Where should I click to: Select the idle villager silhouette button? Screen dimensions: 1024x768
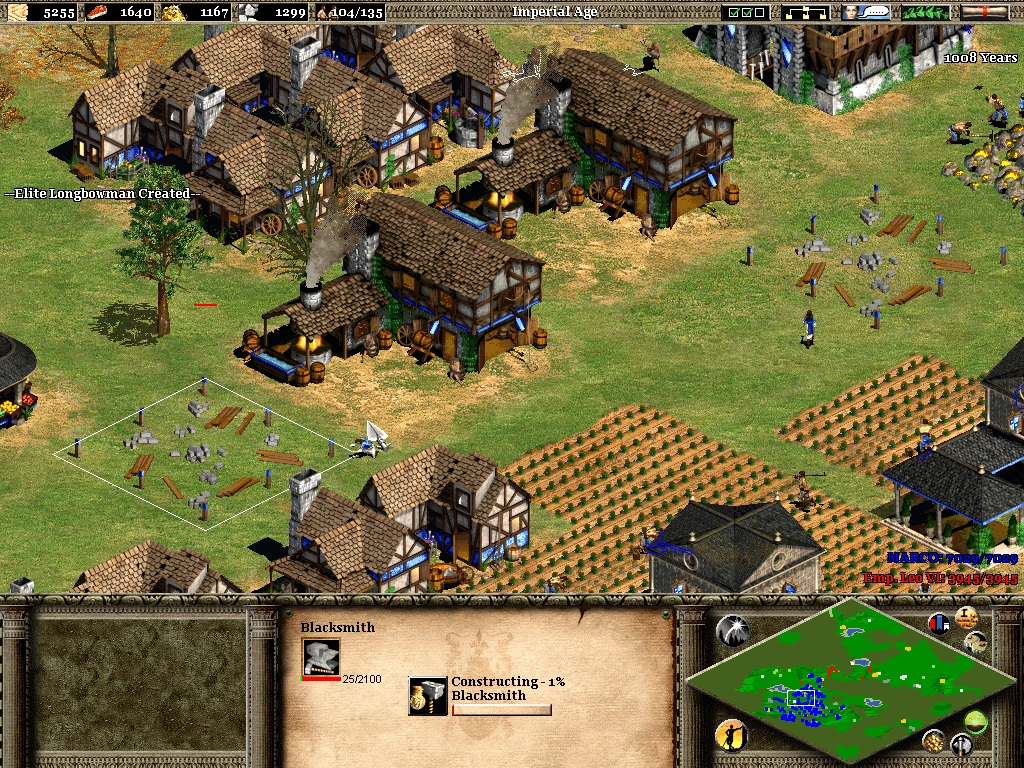(x=731, y=736)
